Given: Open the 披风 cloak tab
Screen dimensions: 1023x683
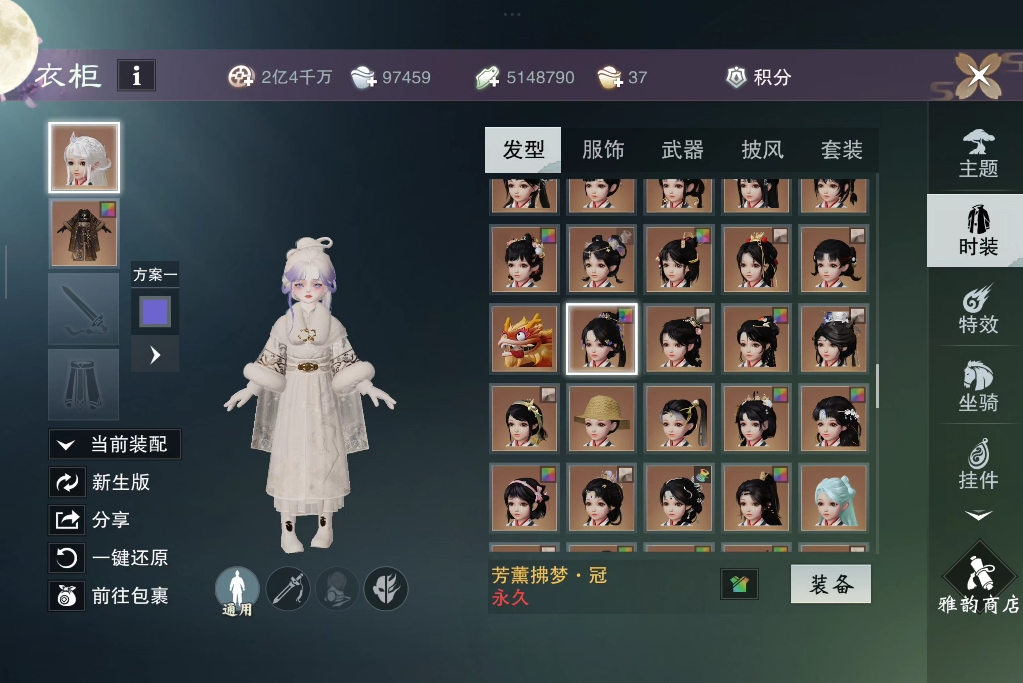Looking at the screenshot, I should [762, 150].
